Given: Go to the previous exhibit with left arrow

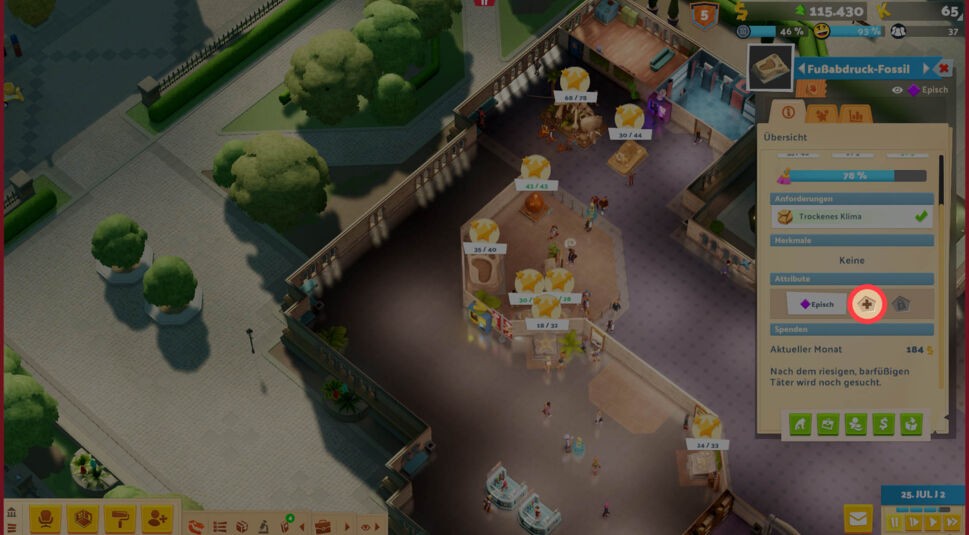Looking at the screenshot, I should coord(801,68).
